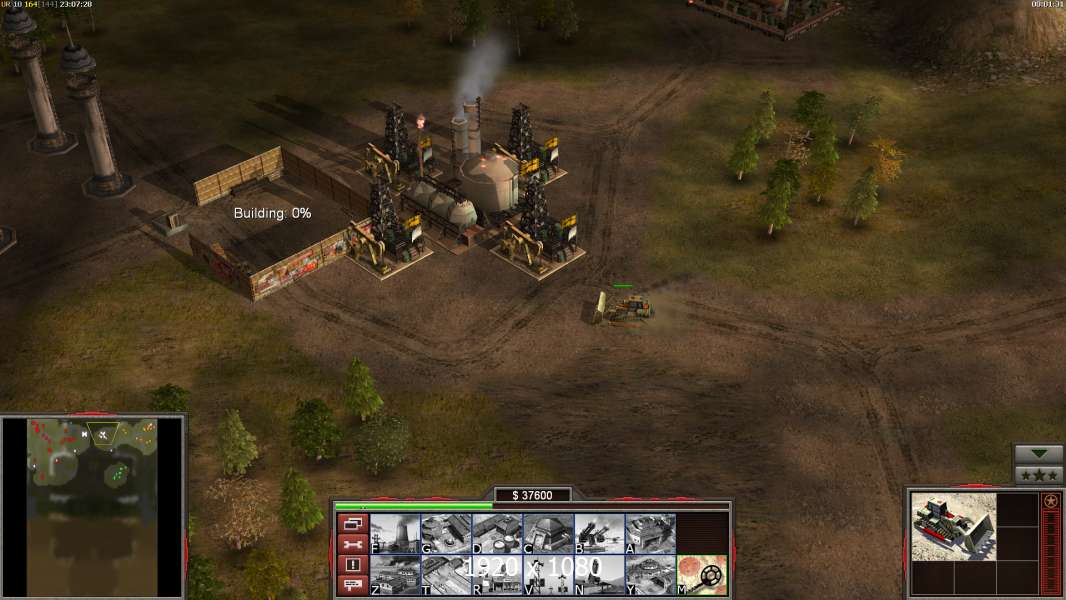The image size is (1066, 600).
Task: Select the radar tower build icon marked V
Action: click(x=548, y=575)
